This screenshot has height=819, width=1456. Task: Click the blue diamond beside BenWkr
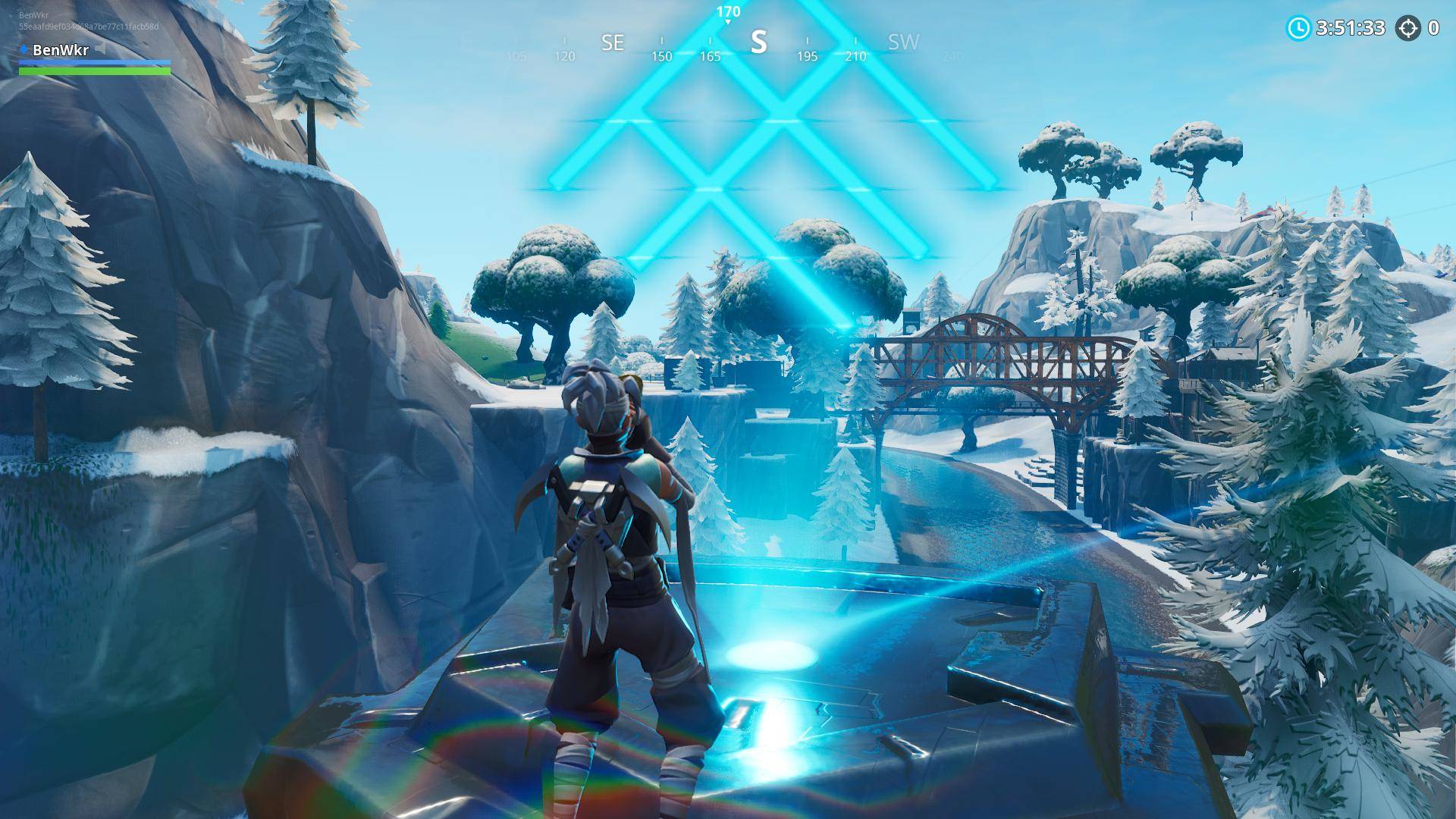click(24, 50)
